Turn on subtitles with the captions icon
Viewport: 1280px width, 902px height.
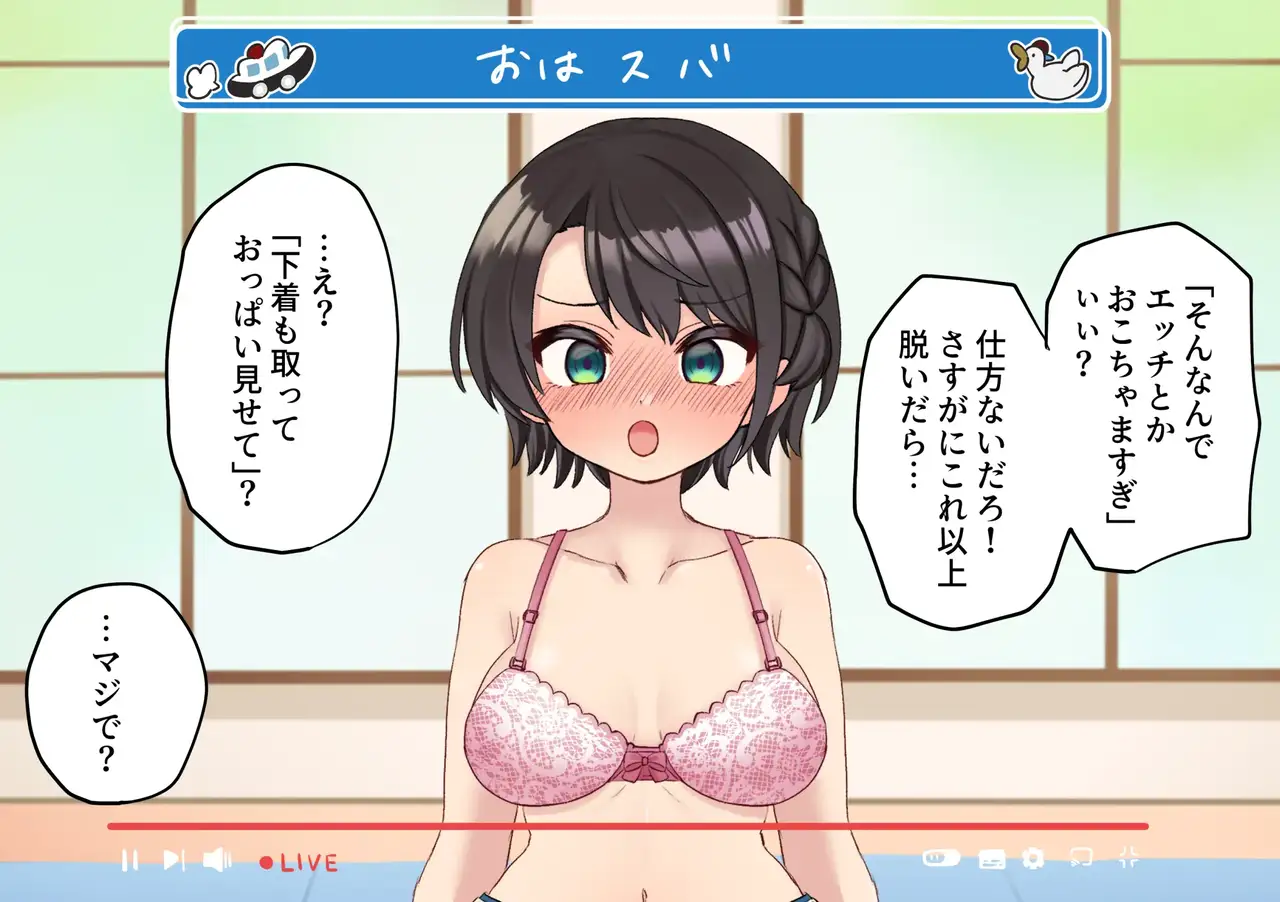tap(991, 858)
